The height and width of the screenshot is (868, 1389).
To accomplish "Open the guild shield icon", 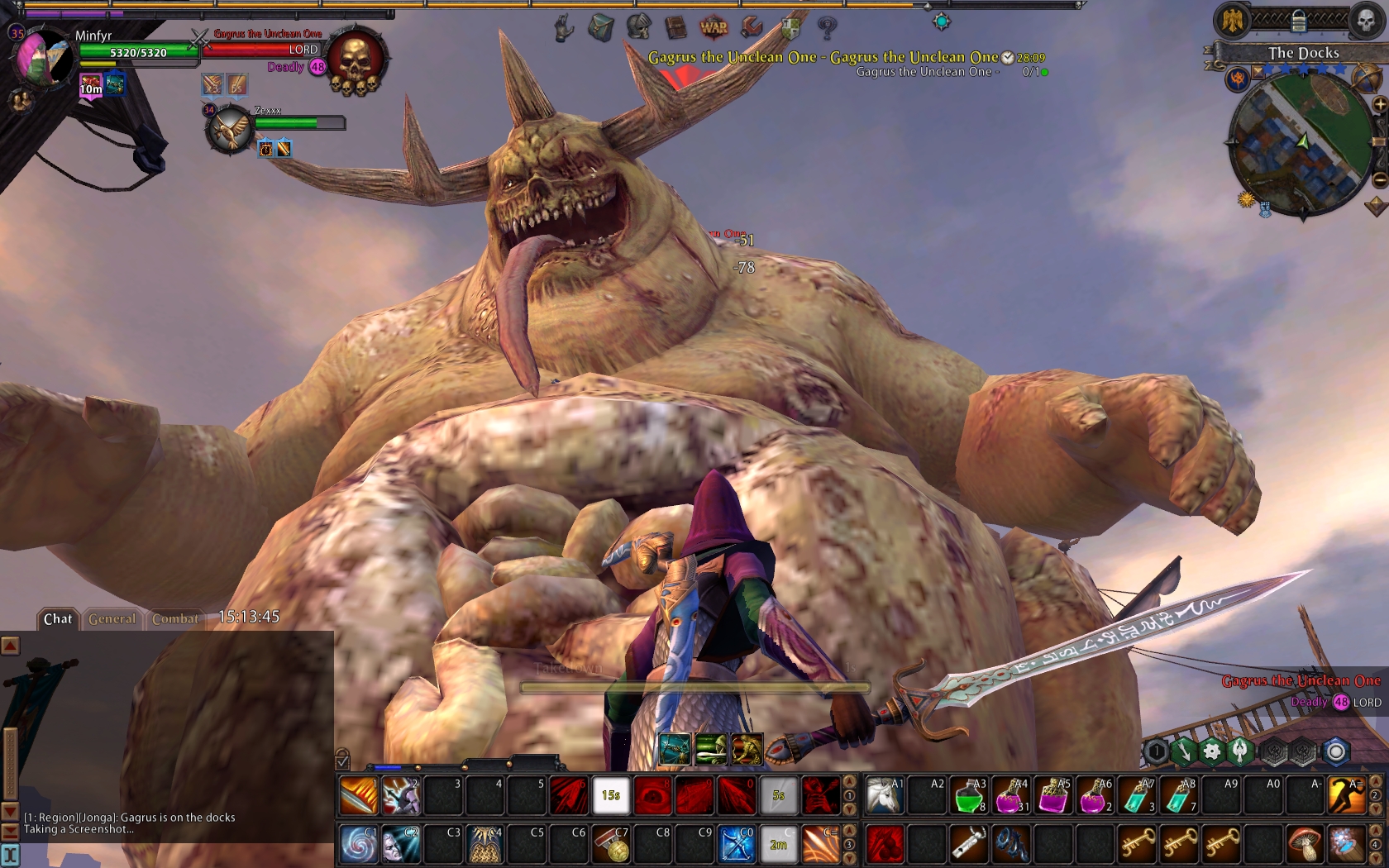I will coord(790,27).
